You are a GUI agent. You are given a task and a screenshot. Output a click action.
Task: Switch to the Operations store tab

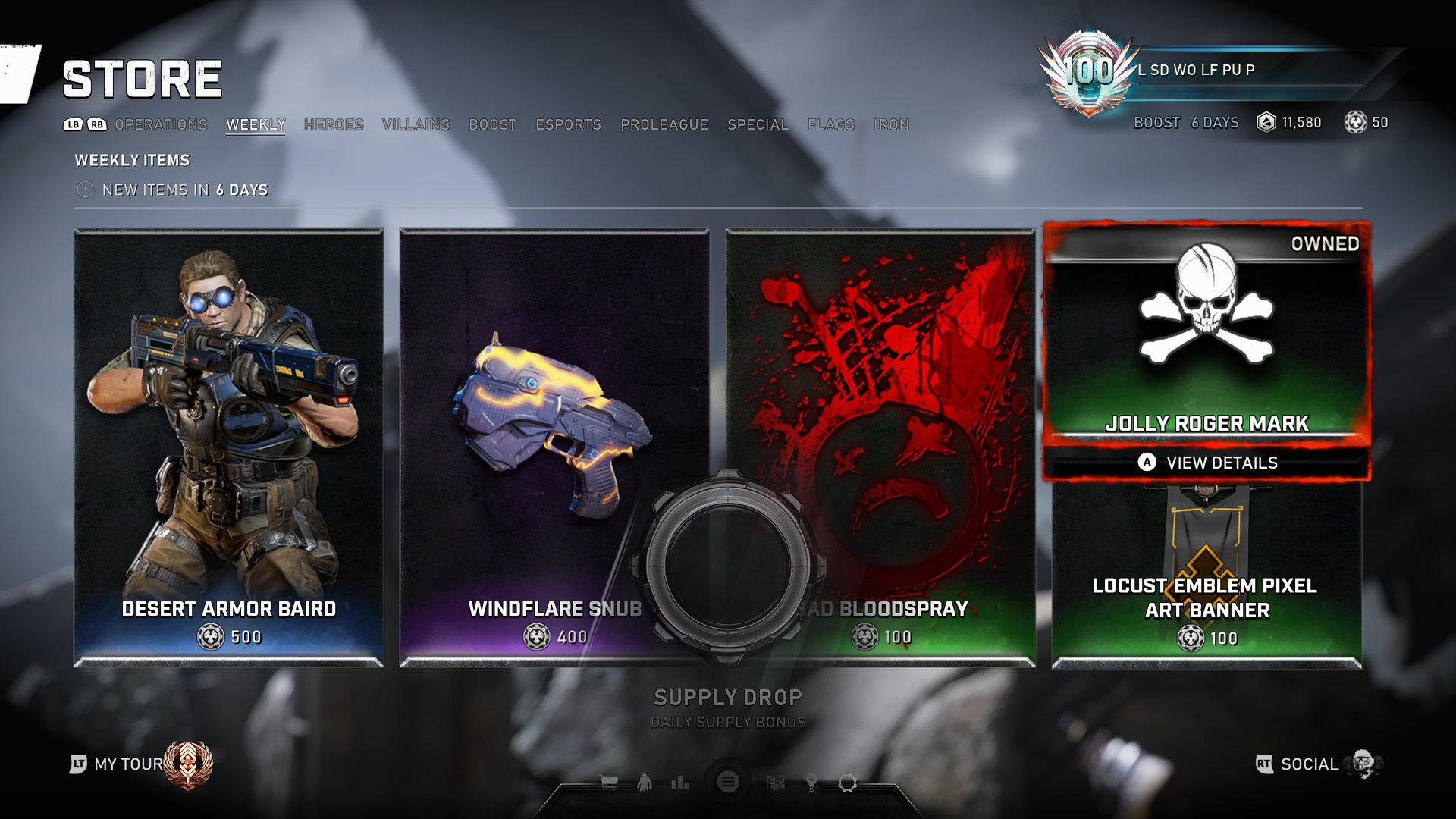161,124
